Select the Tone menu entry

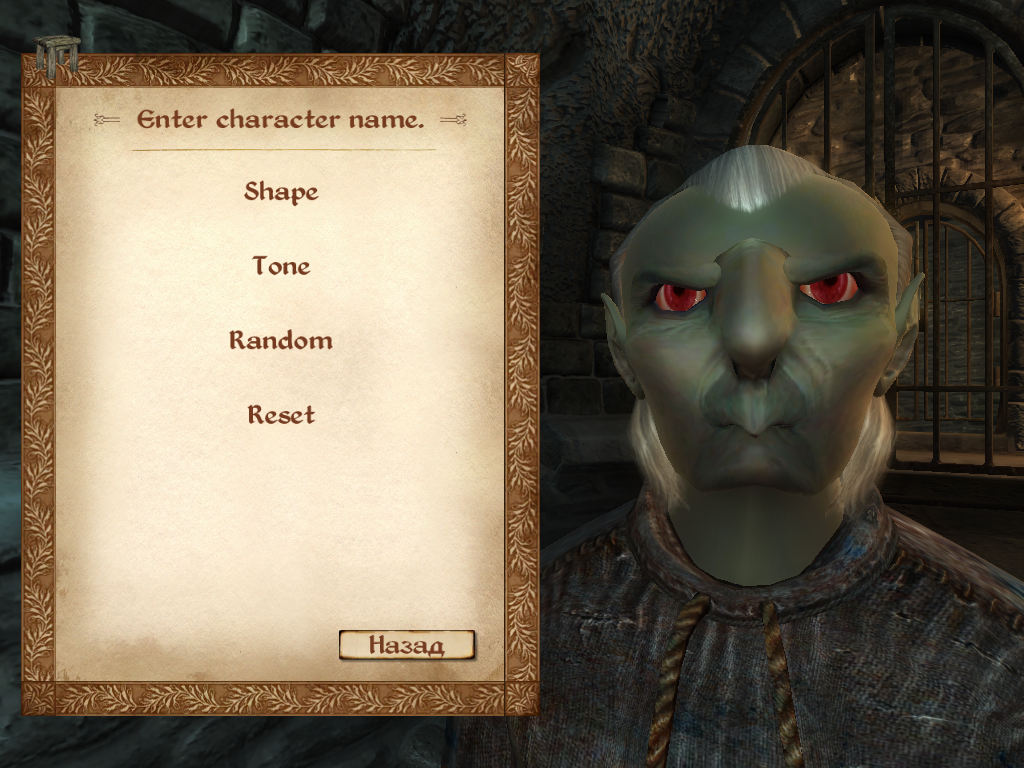(281, 266)
